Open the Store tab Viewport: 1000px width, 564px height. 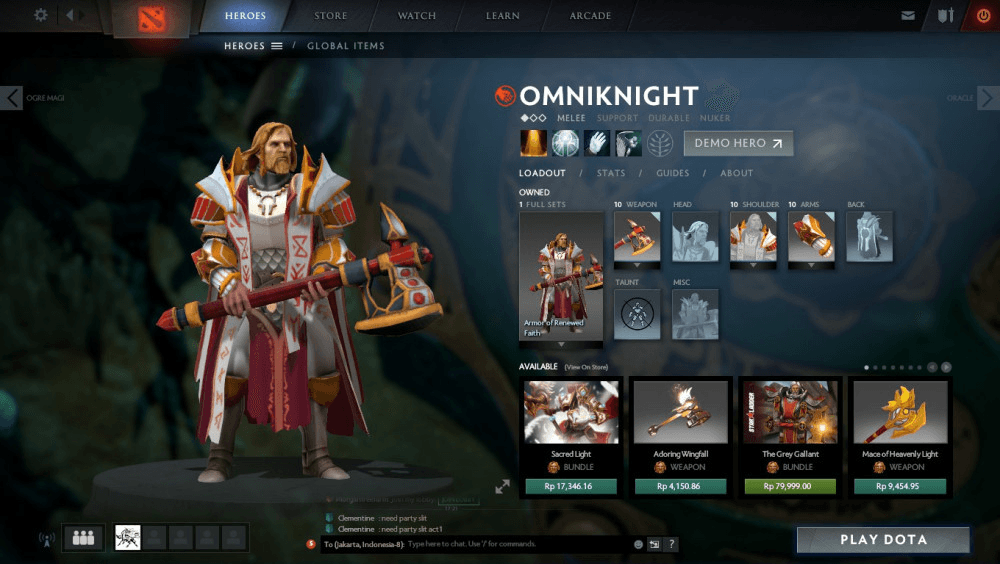pos(330,16)
